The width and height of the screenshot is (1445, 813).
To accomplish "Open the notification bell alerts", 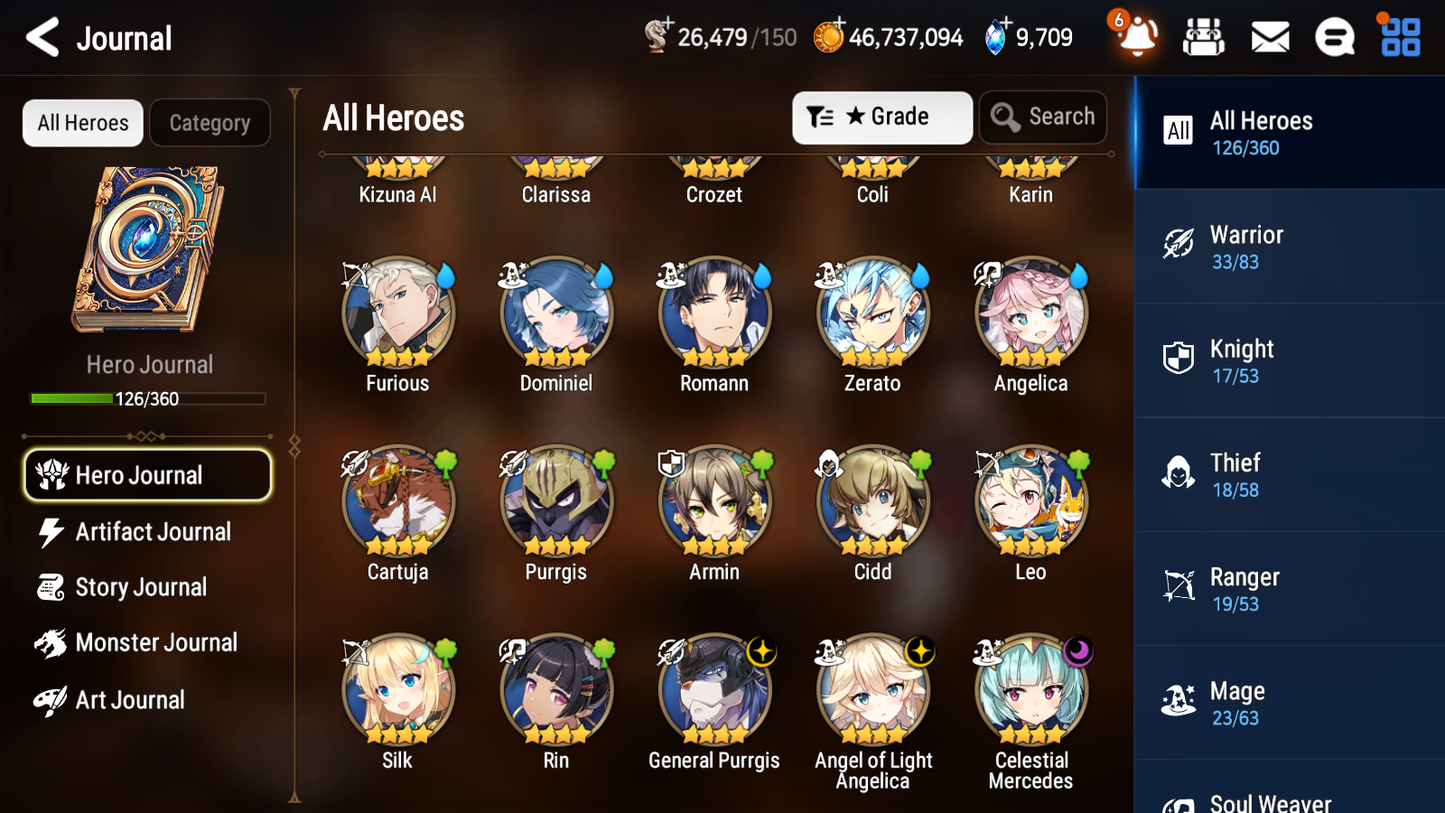I will pos(1135,37).
